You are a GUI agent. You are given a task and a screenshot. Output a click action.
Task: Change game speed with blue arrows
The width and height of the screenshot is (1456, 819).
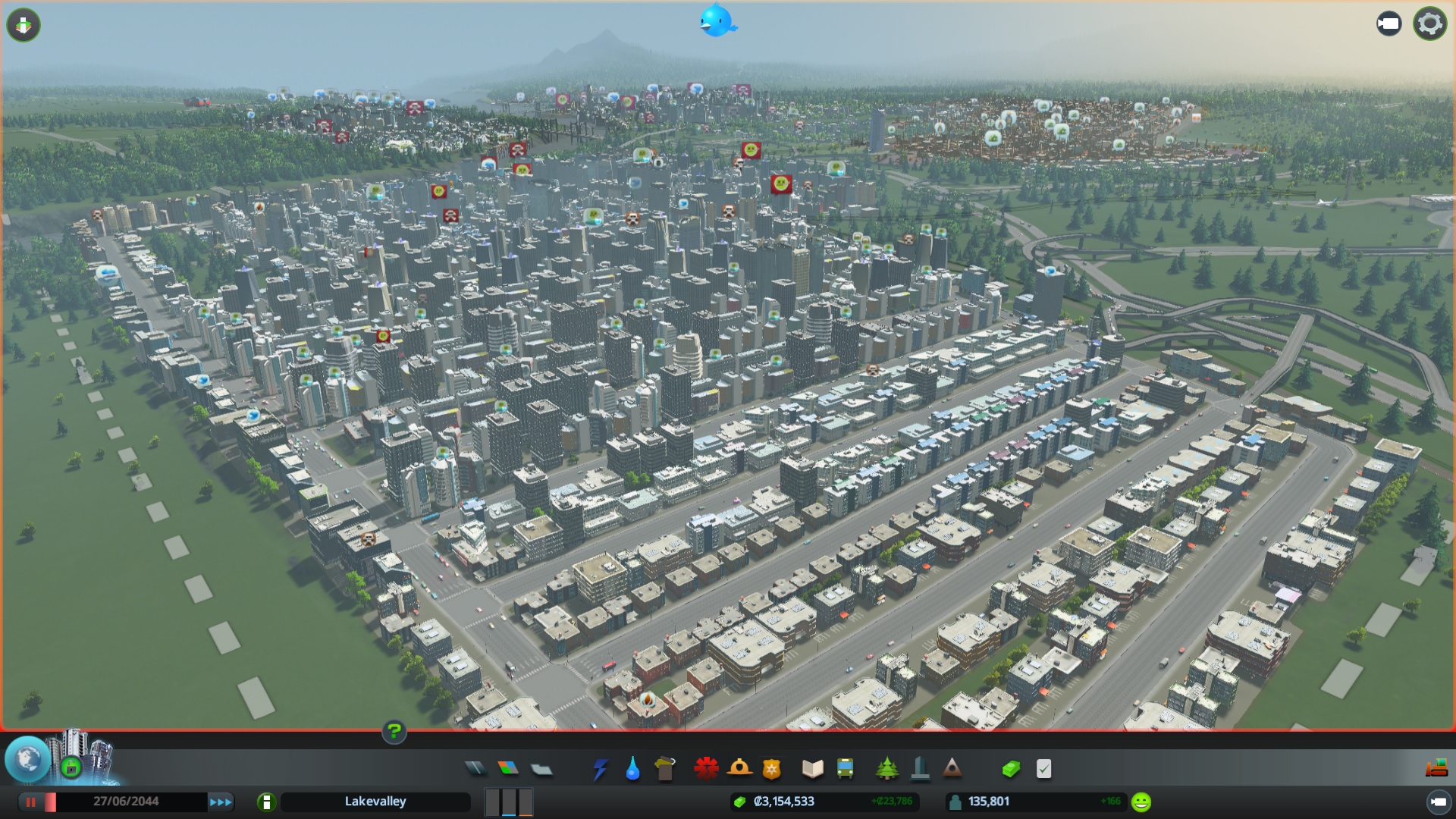pyautogui.click(x=221, y=802)
